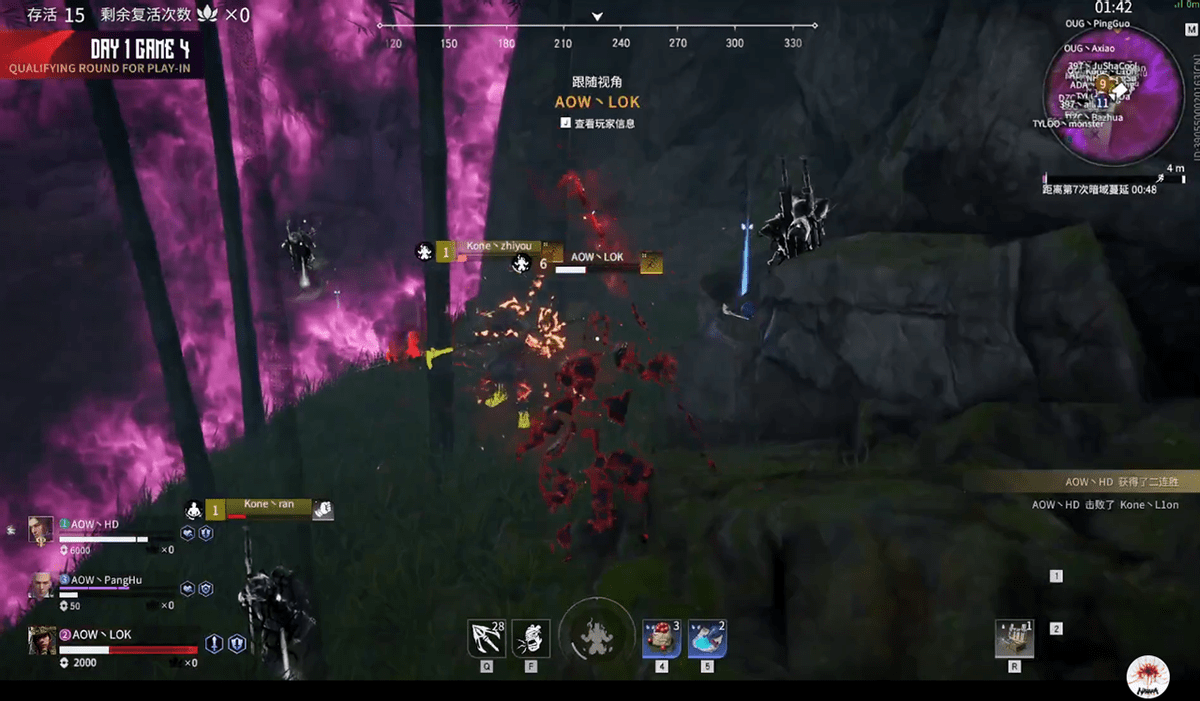
Task: Toggle the 查看玩家信息 checkbox
Action: coord(566,123)
